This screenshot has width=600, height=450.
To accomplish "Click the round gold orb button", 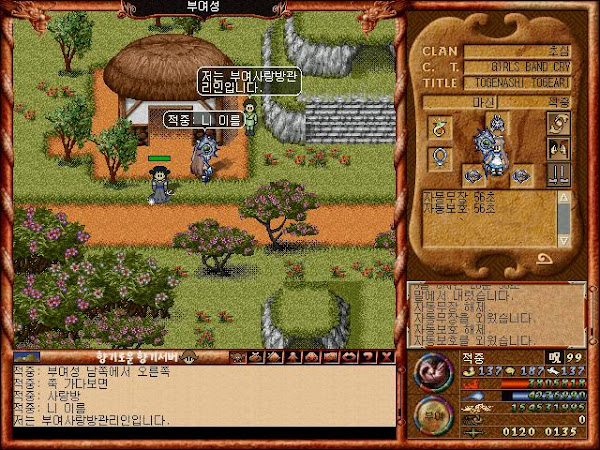I will tap(433, 415).
